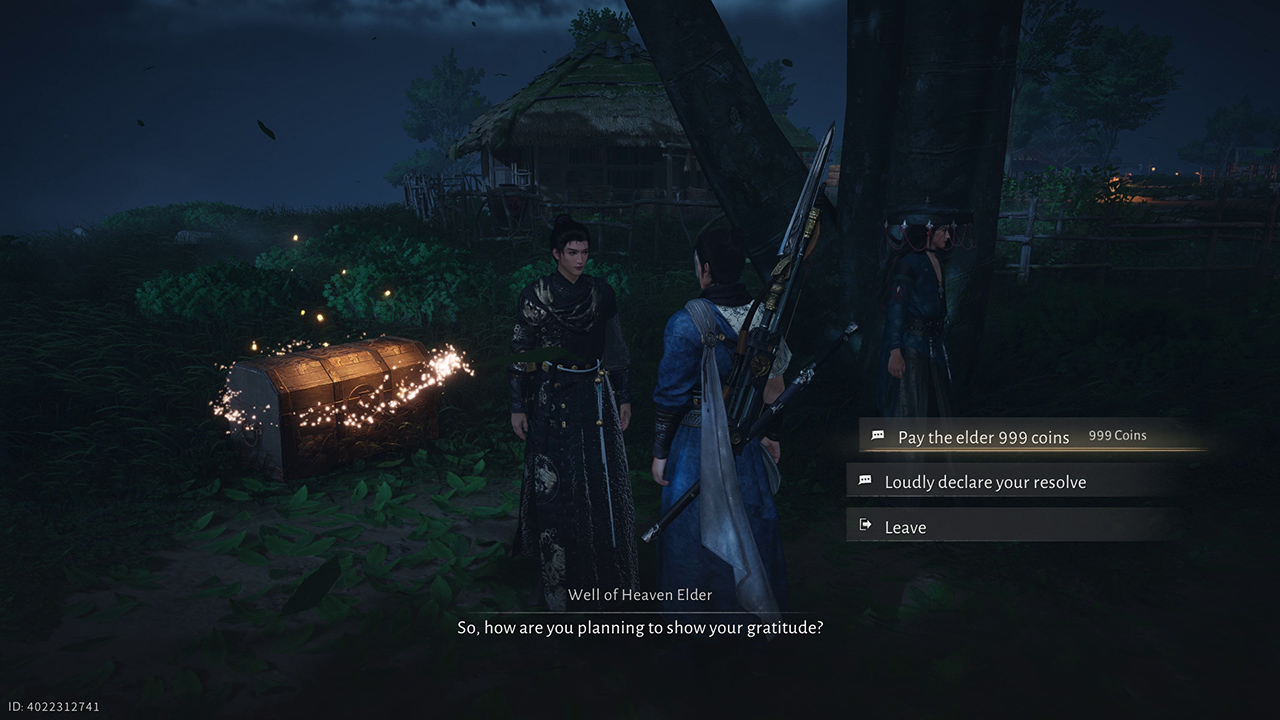Choose "Pay the elder 999 coins" option
The image size is (1280, 720).
click(983, 437)
